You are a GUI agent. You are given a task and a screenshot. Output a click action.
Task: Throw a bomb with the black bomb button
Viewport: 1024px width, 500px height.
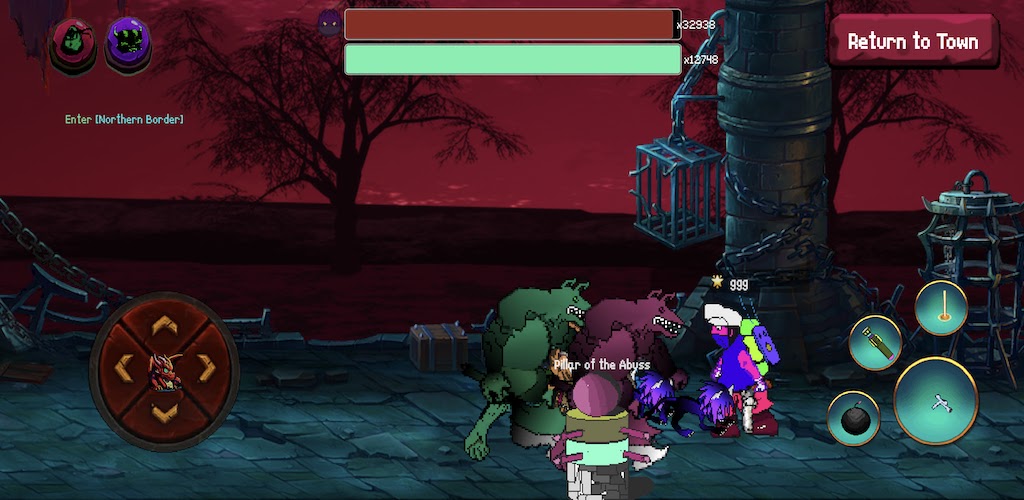pos(853,418)
